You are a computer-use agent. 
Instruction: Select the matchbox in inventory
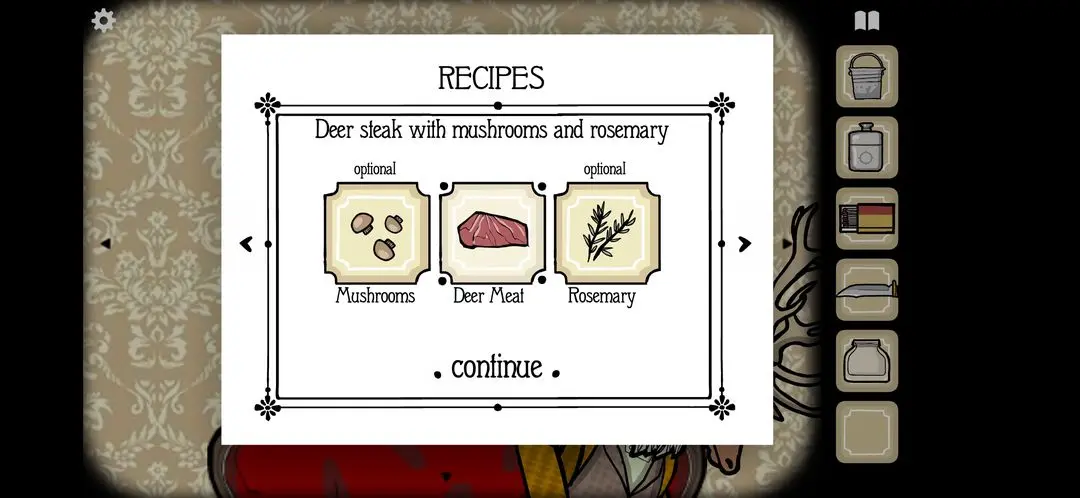click(866, 219)
